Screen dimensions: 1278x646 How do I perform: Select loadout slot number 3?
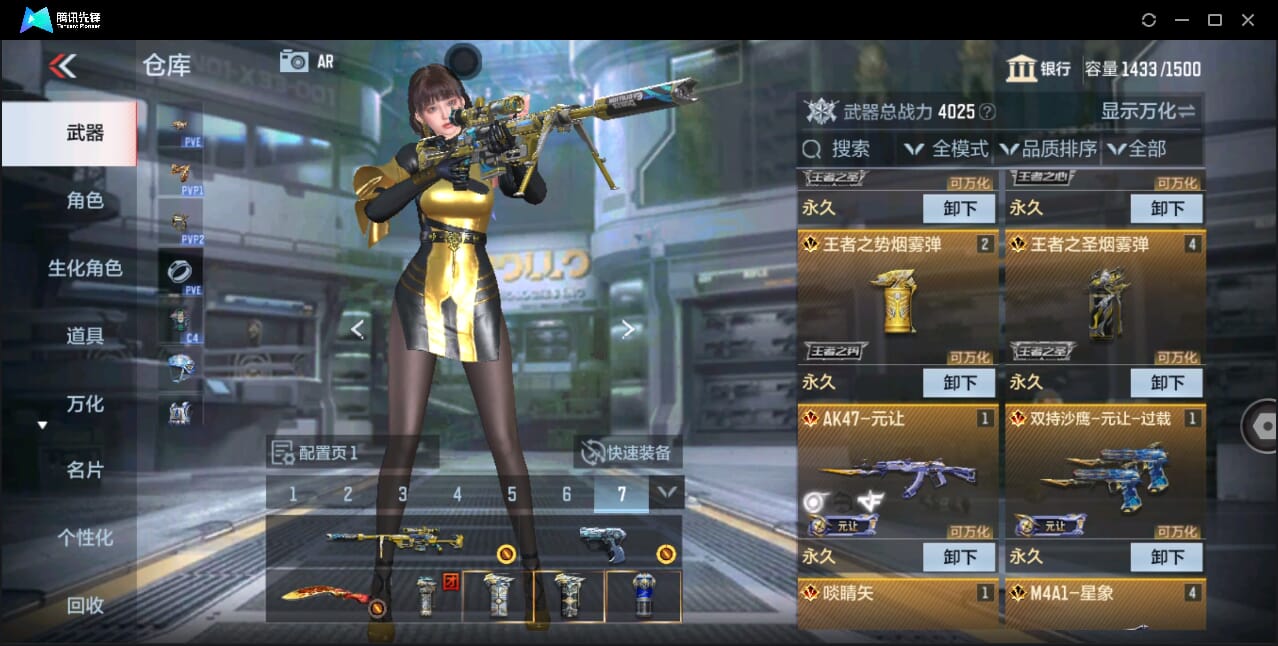[x=402, y=494]
